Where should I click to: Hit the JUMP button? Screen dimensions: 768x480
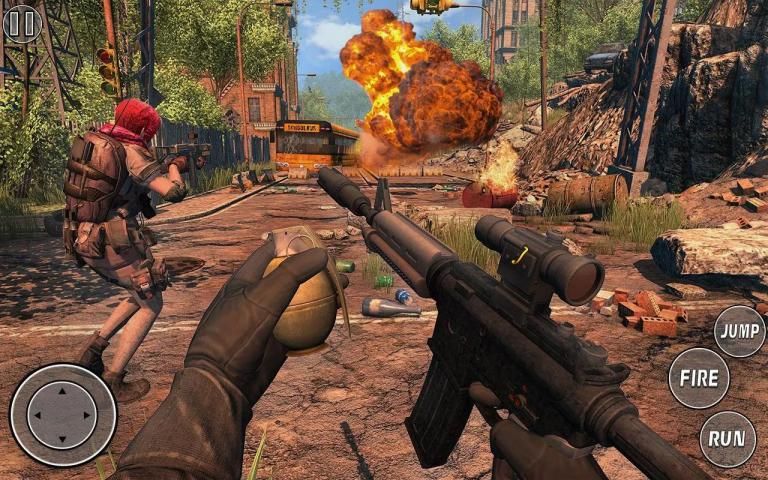740,332
